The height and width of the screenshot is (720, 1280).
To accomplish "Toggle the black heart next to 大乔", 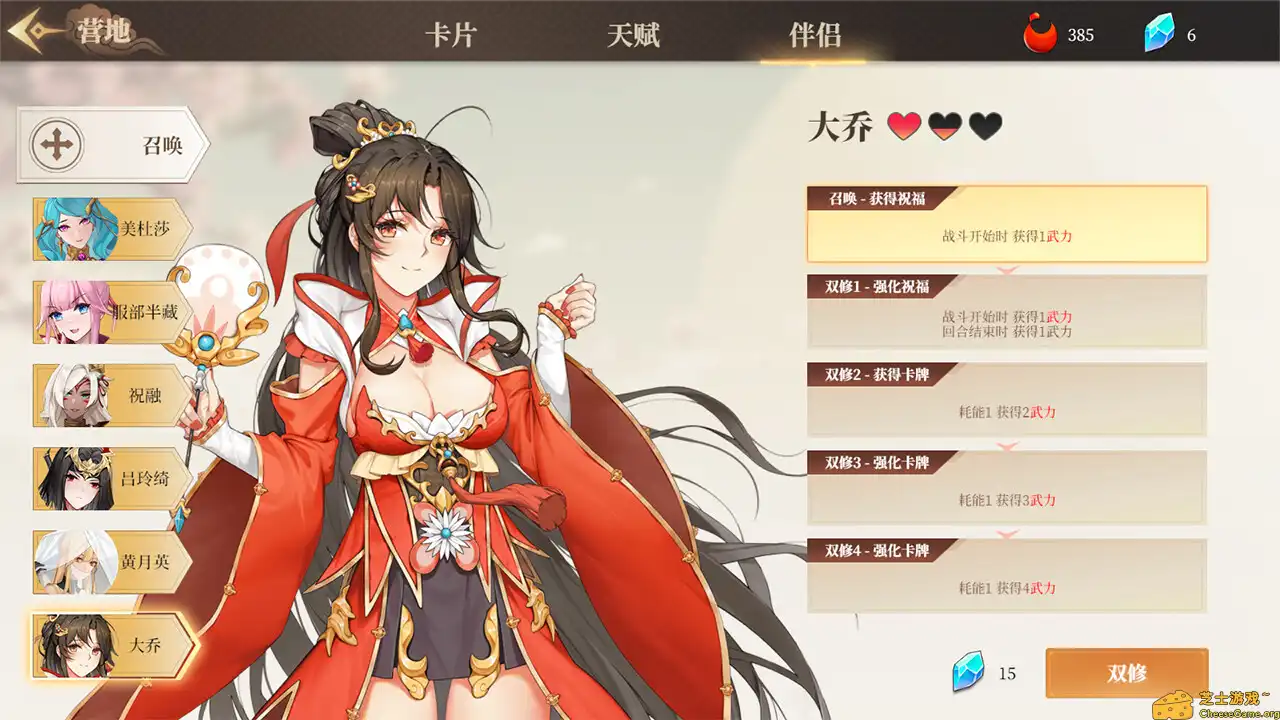I will (x=984, y=126).
